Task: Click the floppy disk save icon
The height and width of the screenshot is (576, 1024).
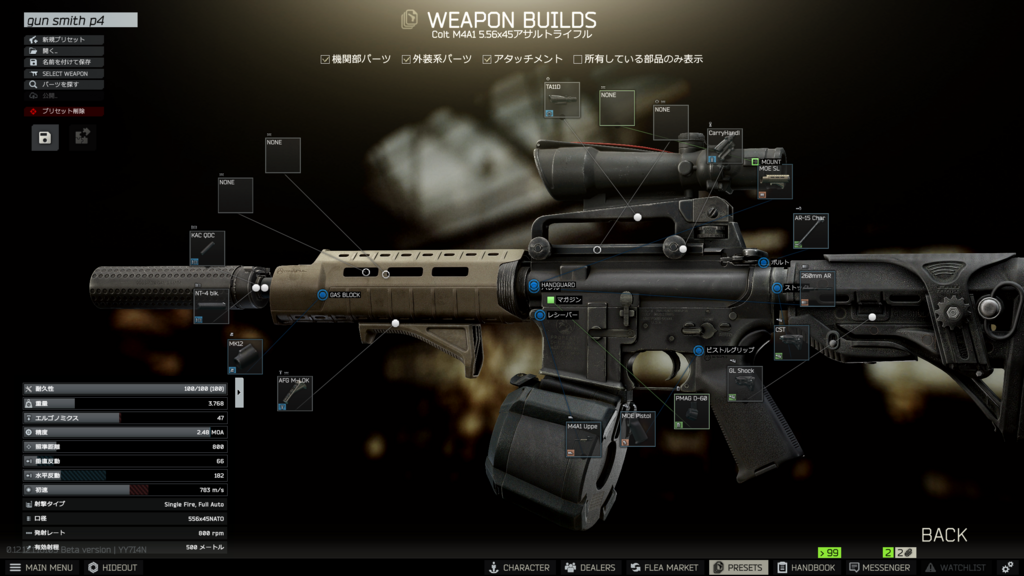Action: pyautogui.click(x=45, y=137)
